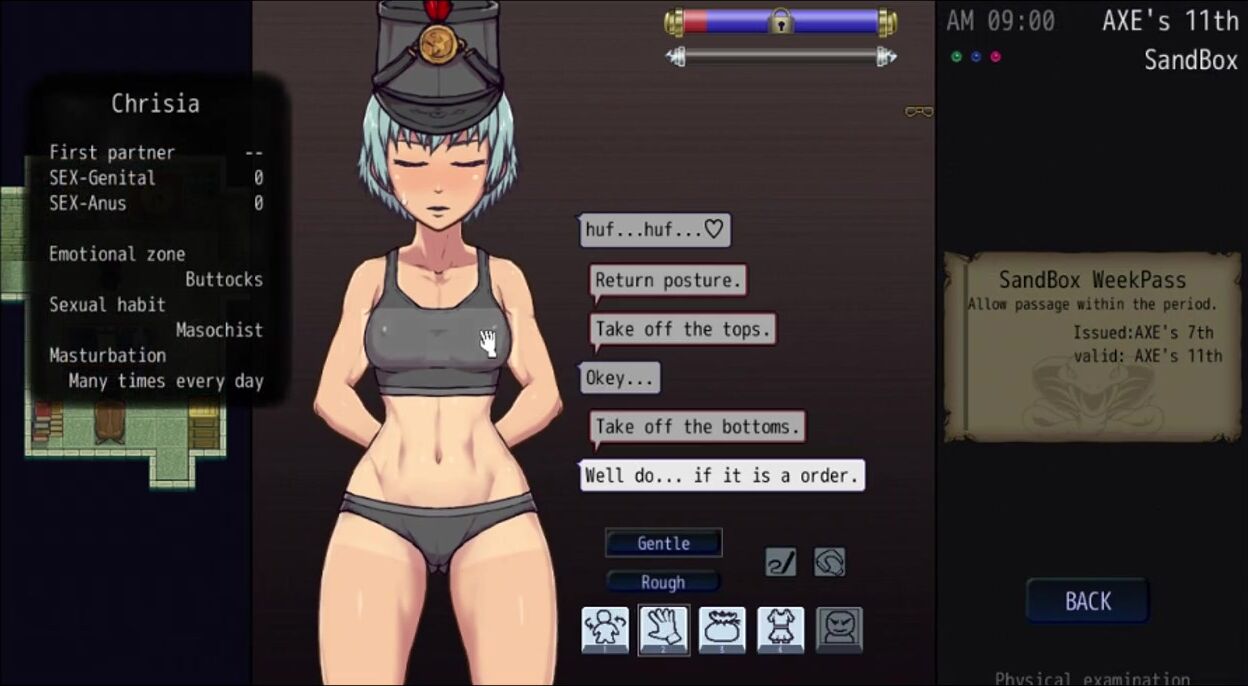Activate the glove hand tool icon

[x=664, y=630]
